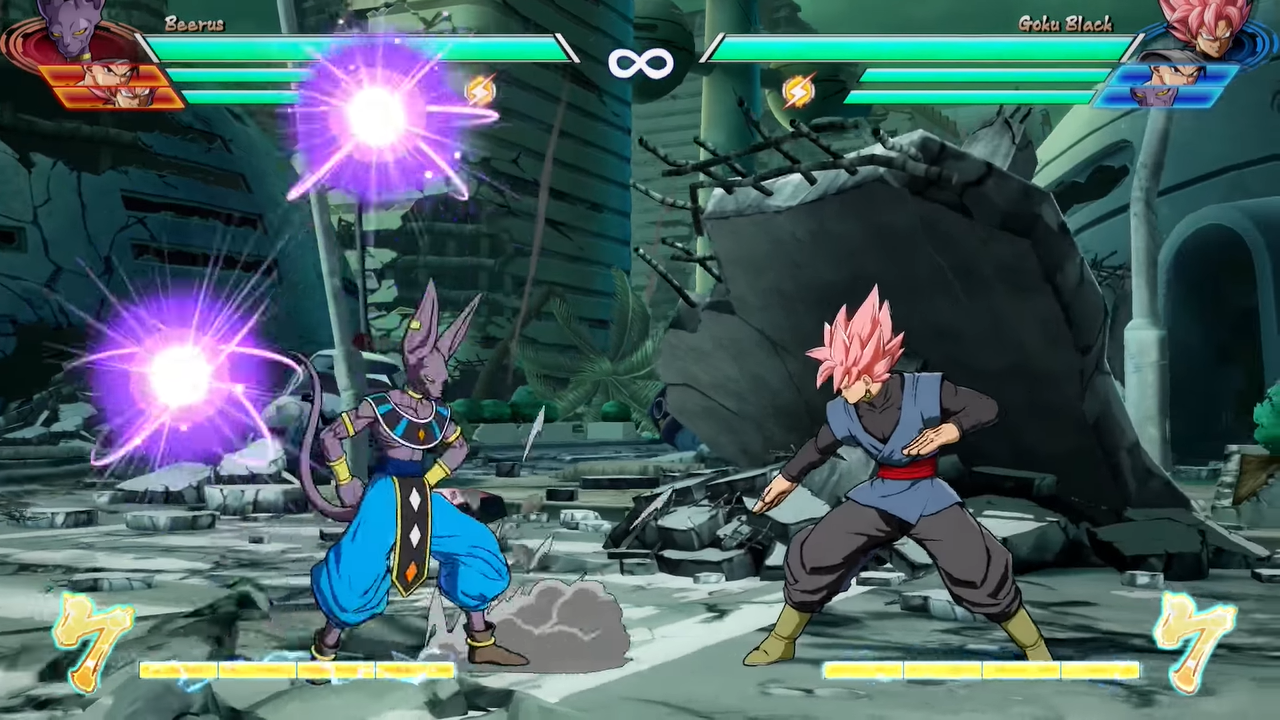
Task: Pick the Beerus teammate in the blue panel
Action: pyautogui.click(x=1160, y=97)
